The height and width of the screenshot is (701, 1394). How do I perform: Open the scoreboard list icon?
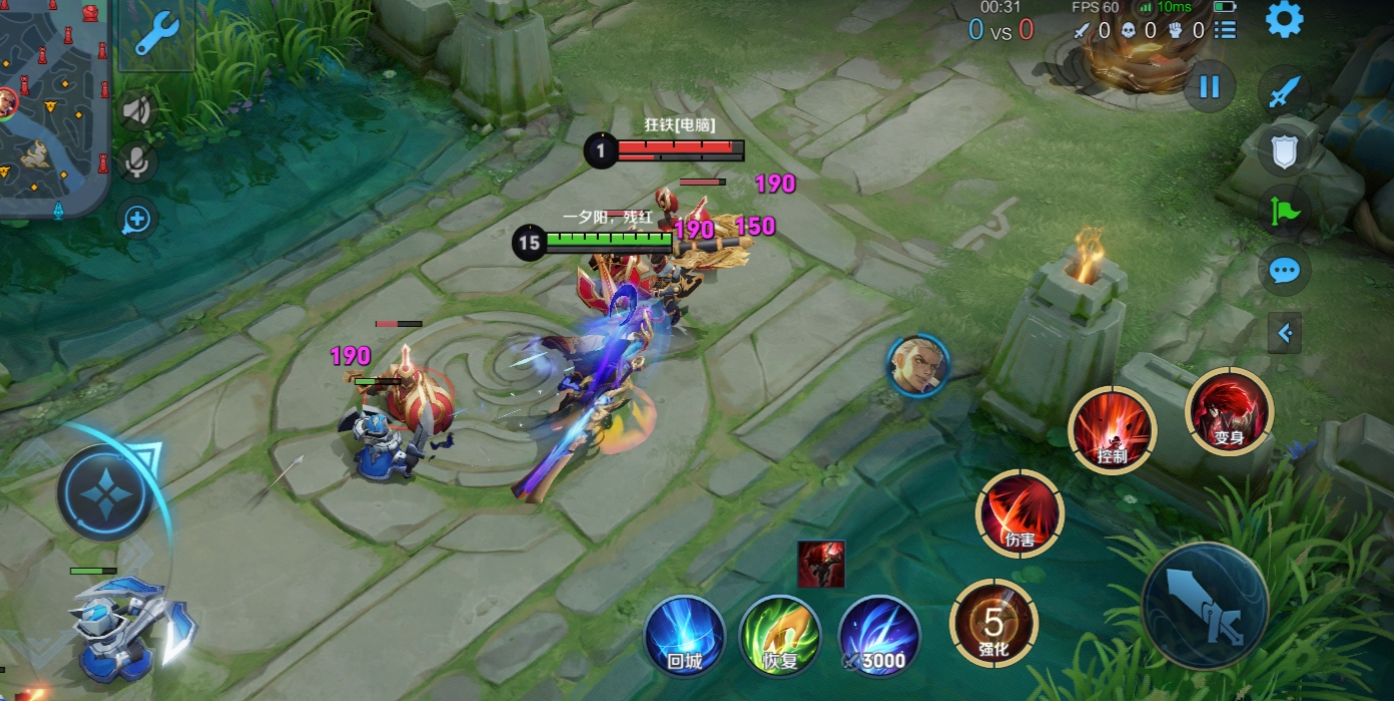pyautogui.click(x=1225, y=30)
